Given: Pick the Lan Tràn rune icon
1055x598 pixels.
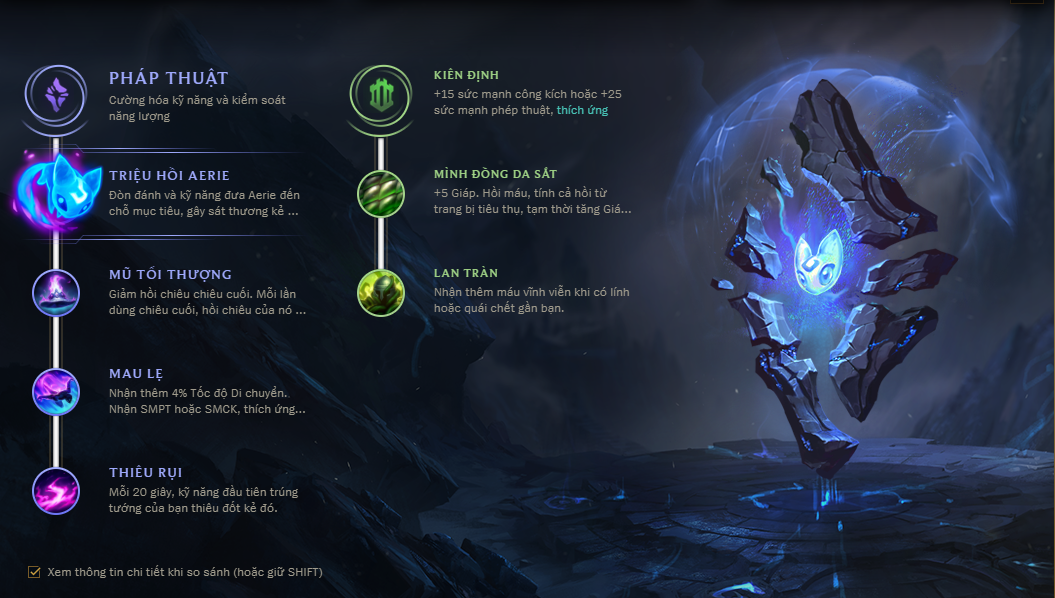Looking at the screenshot, I should (x=381, y=292).
